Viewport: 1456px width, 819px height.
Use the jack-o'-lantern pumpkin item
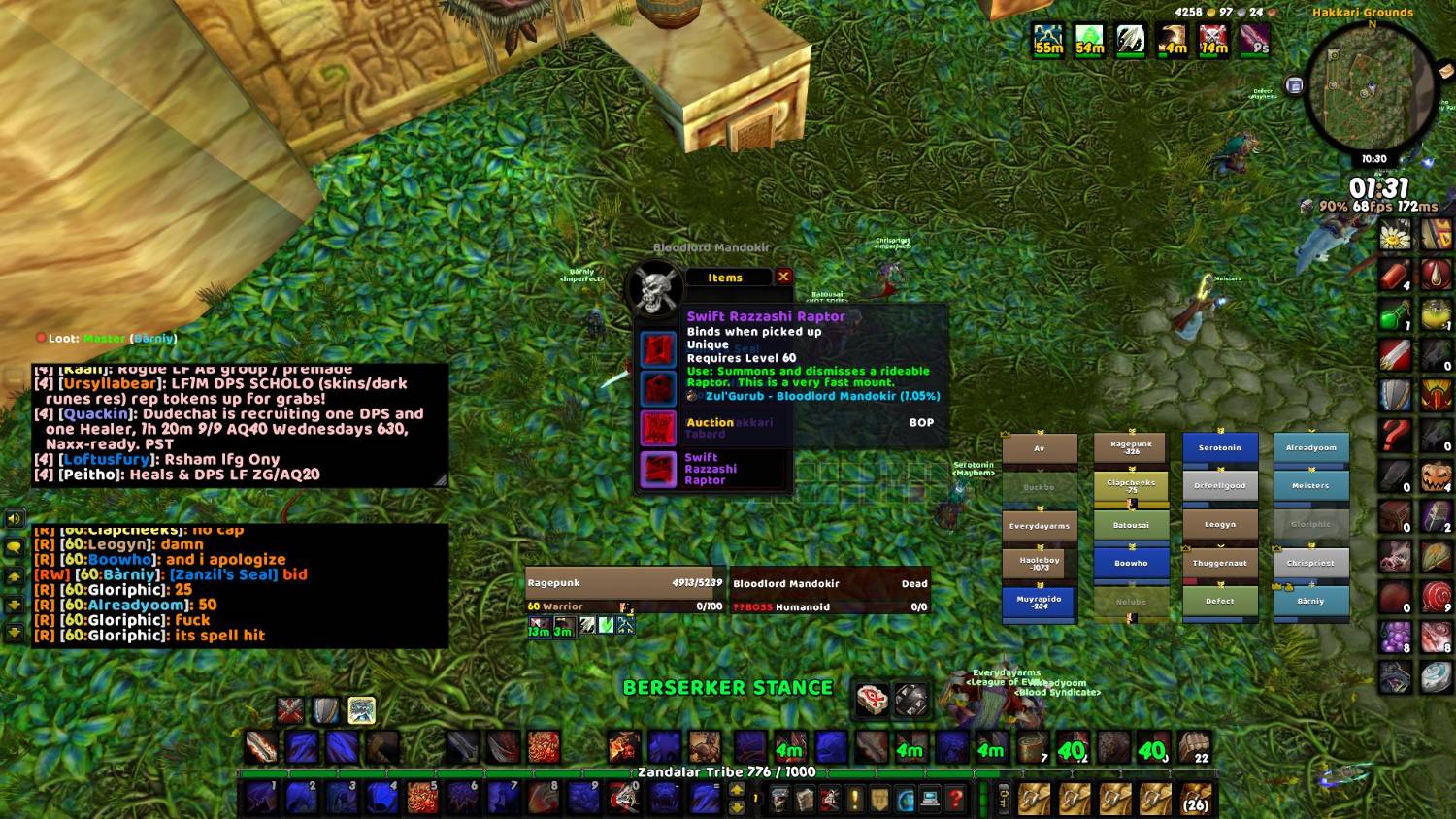tap(1436, 476)
